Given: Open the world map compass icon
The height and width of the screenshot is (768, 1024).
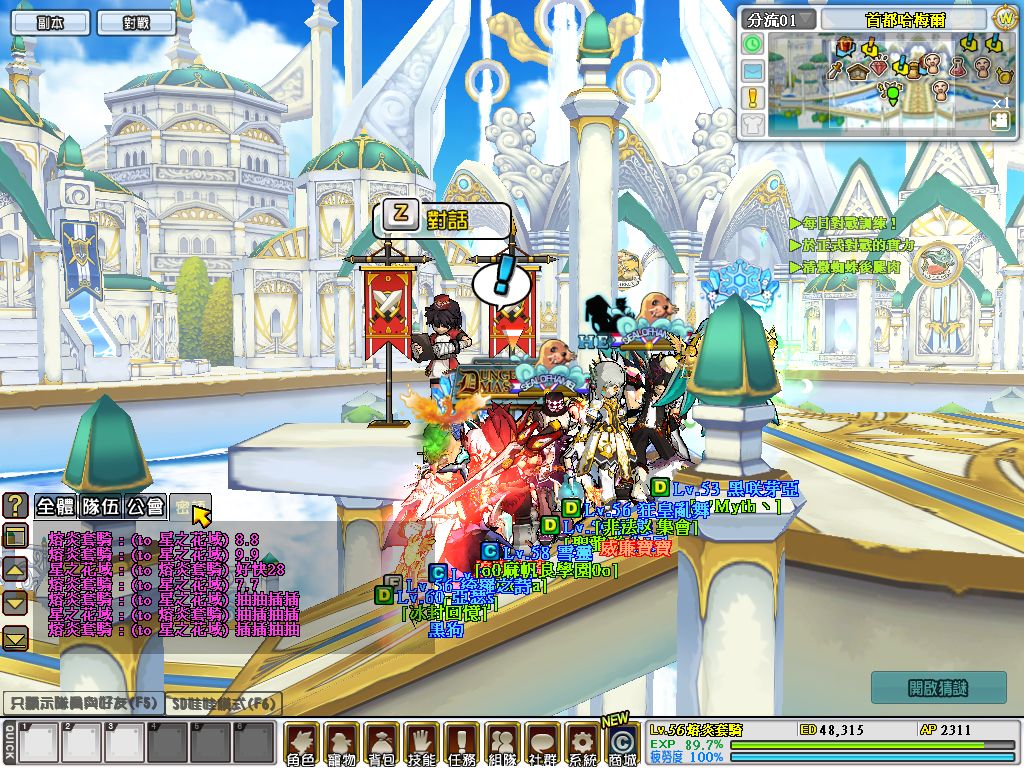Looking at the screenshot, I should (1005, 19).
